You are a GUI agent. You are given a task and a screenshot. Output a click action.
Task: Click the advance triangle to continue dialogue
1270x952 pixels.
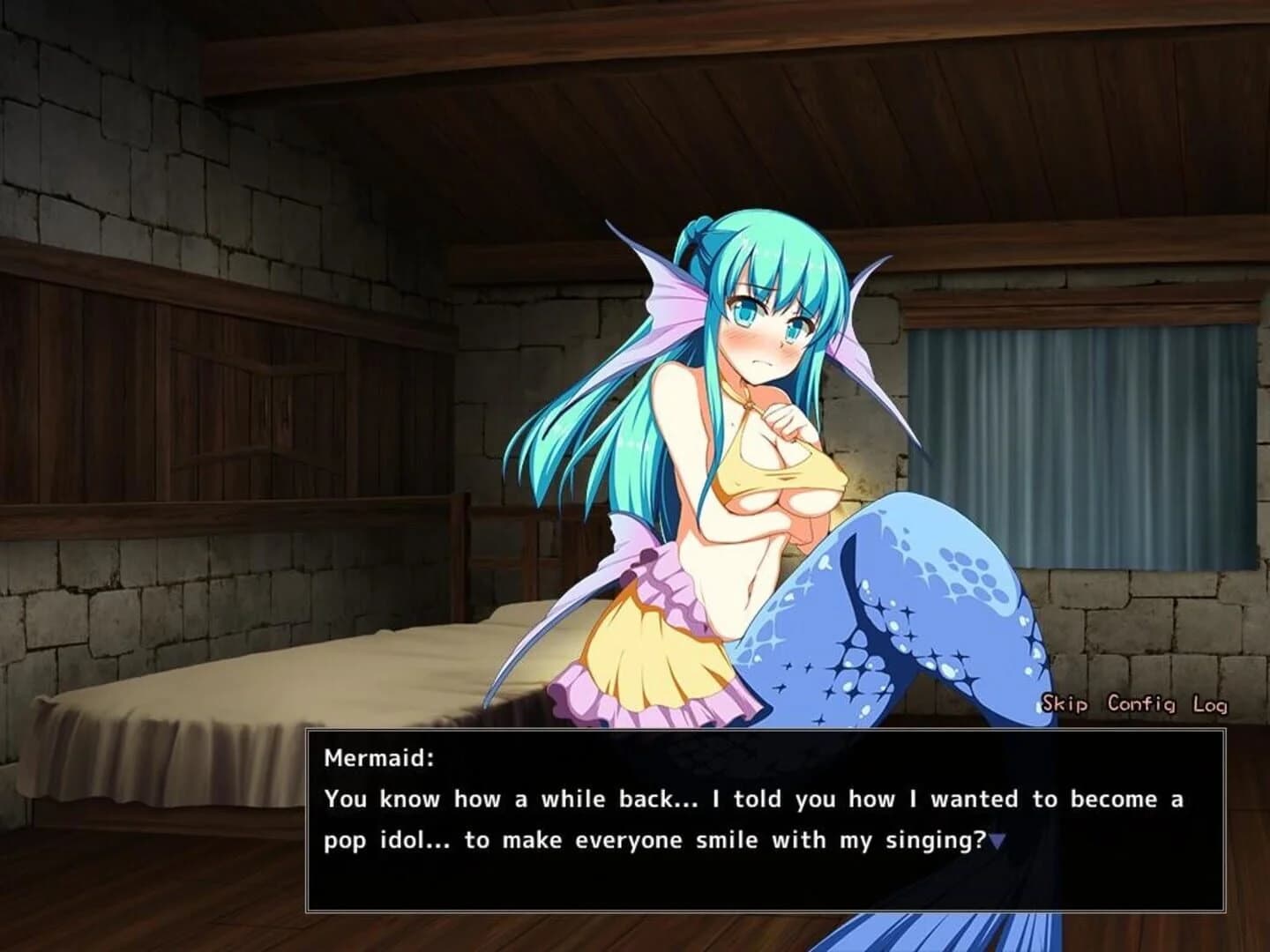997,839
